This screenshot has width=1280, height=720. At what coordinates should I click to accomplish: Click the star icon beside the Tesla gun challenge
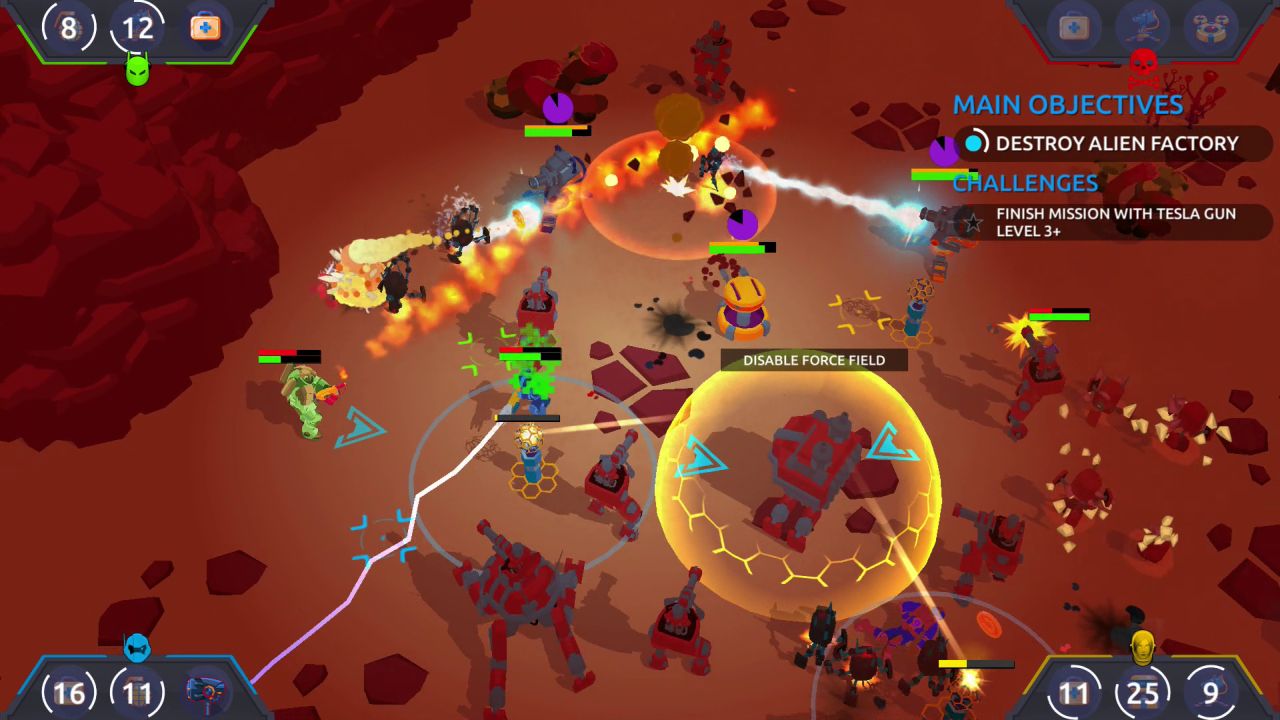(x=971, y=222)
